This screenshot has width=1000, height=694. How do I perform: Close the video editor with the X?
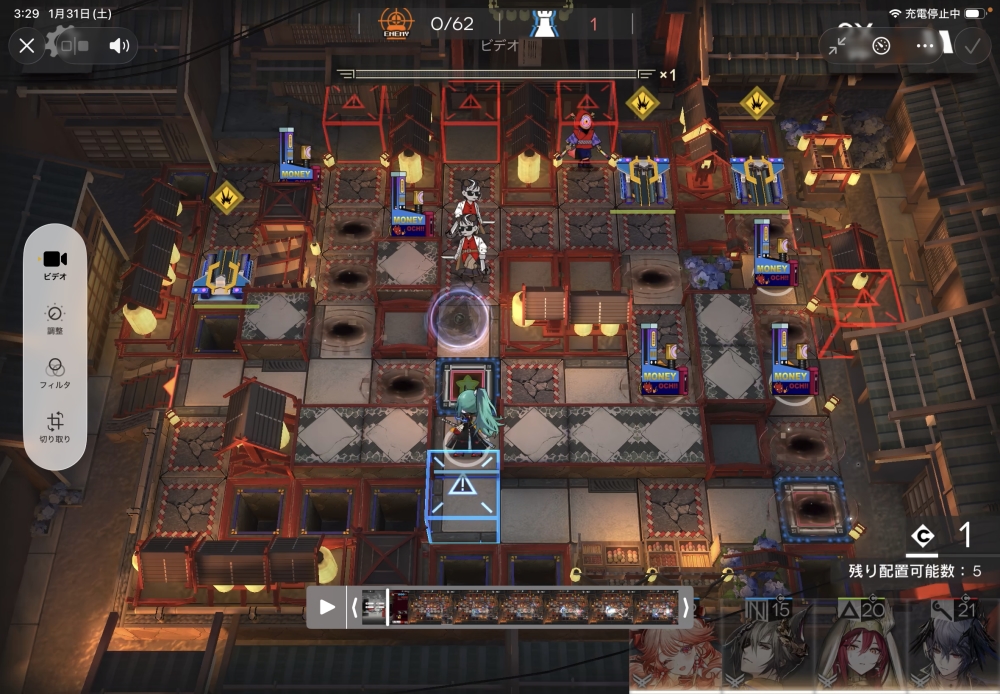27,45
